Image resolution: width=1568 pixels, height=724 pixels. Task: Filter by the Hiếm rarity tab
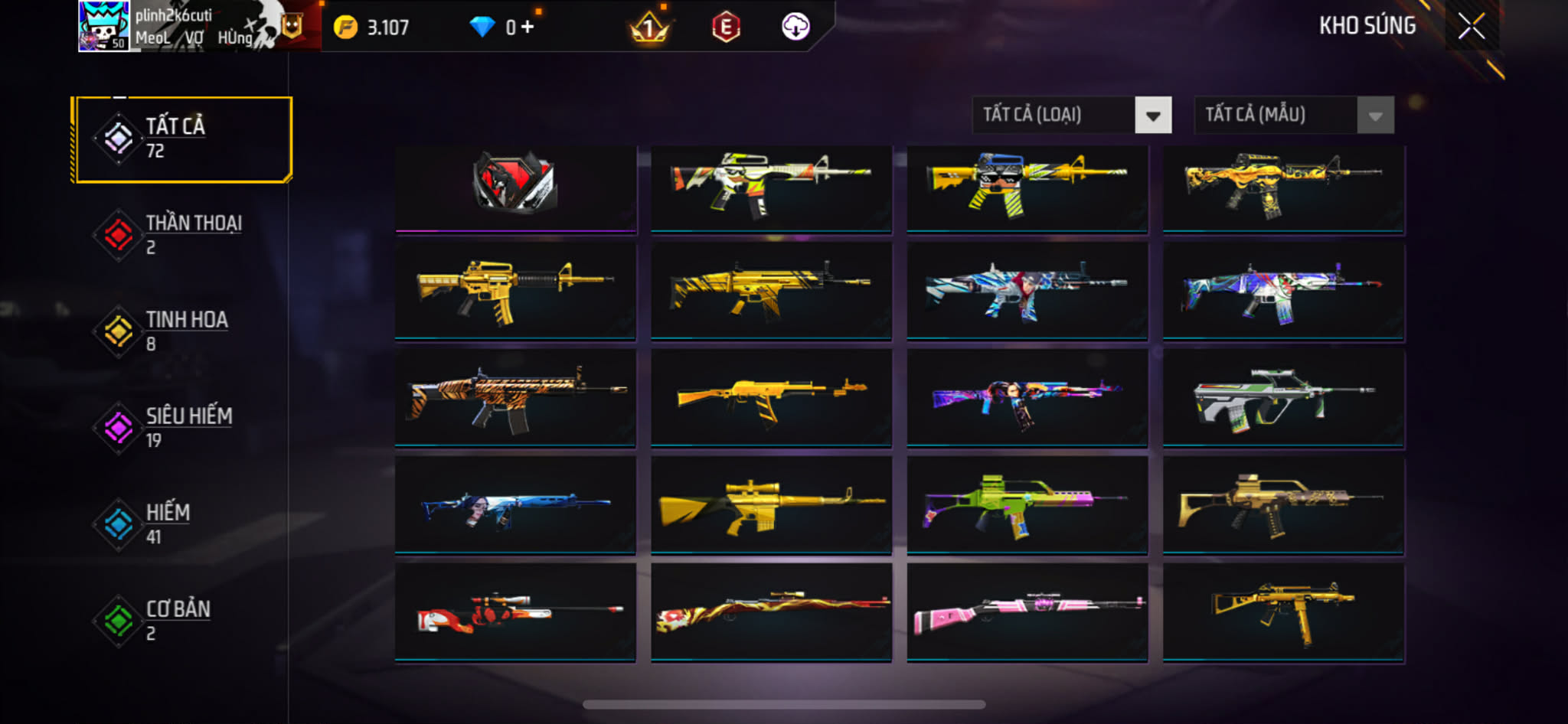click(x=182, y=524)
